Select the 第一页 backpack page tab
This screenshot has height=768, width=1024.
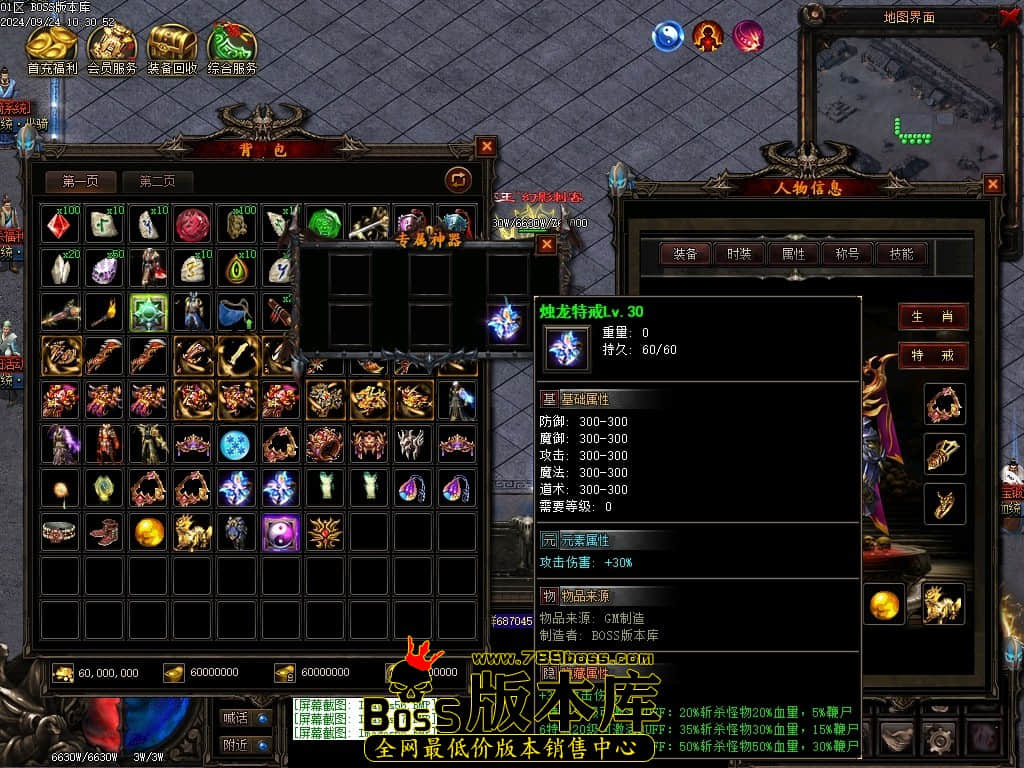tap(81, 181)
